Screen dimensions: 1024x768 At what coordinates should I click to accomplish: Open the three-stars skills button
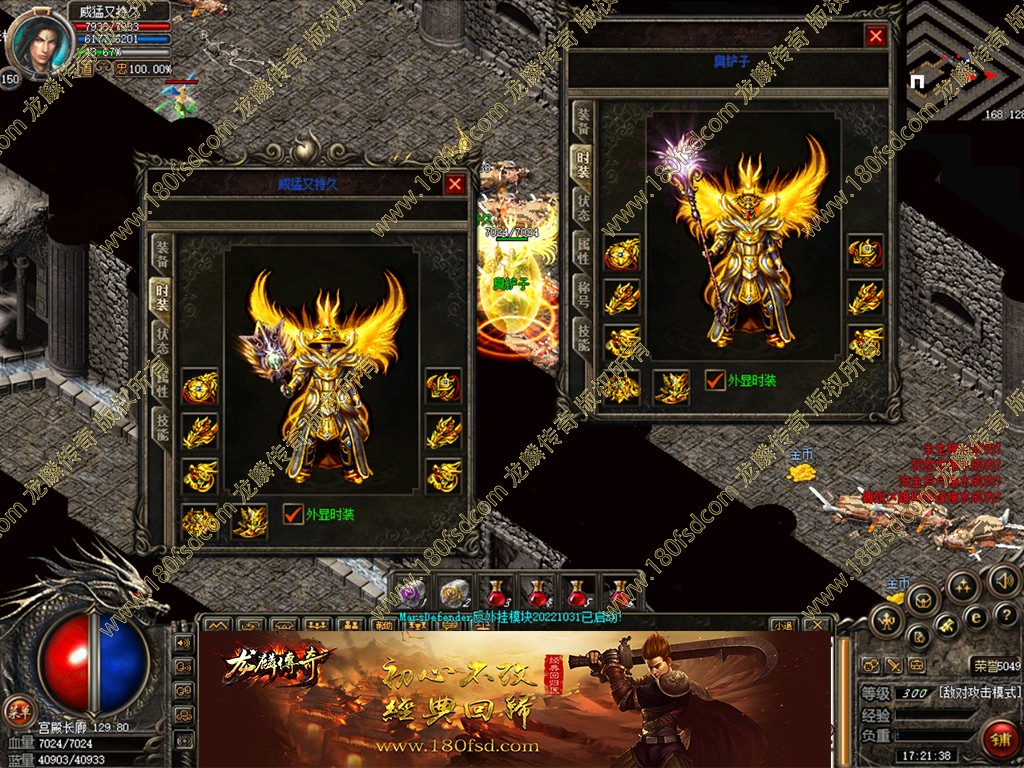[963, 586]
